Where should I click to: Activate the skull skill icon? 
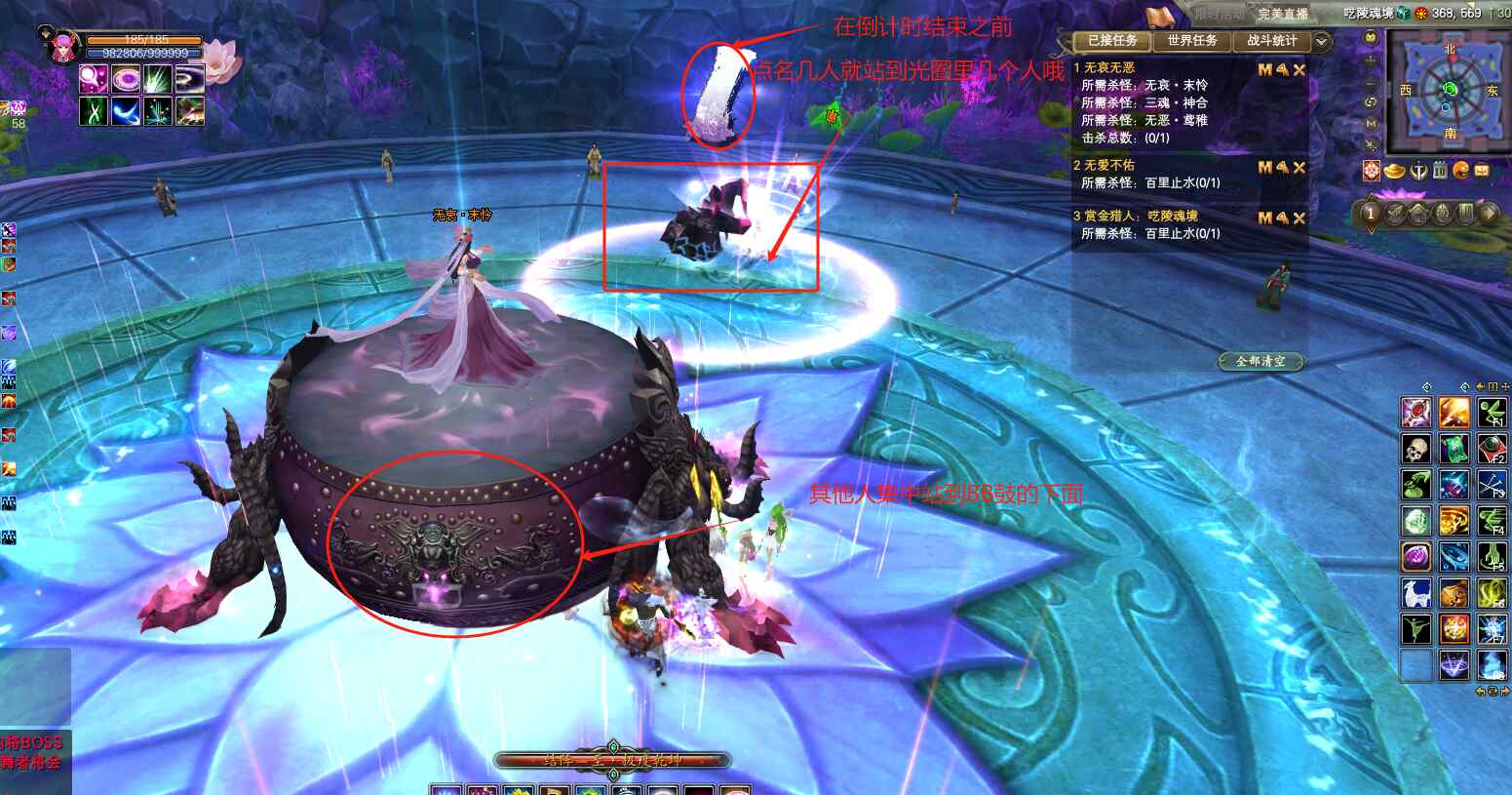pyautogui.click(x=1415, y=449)
